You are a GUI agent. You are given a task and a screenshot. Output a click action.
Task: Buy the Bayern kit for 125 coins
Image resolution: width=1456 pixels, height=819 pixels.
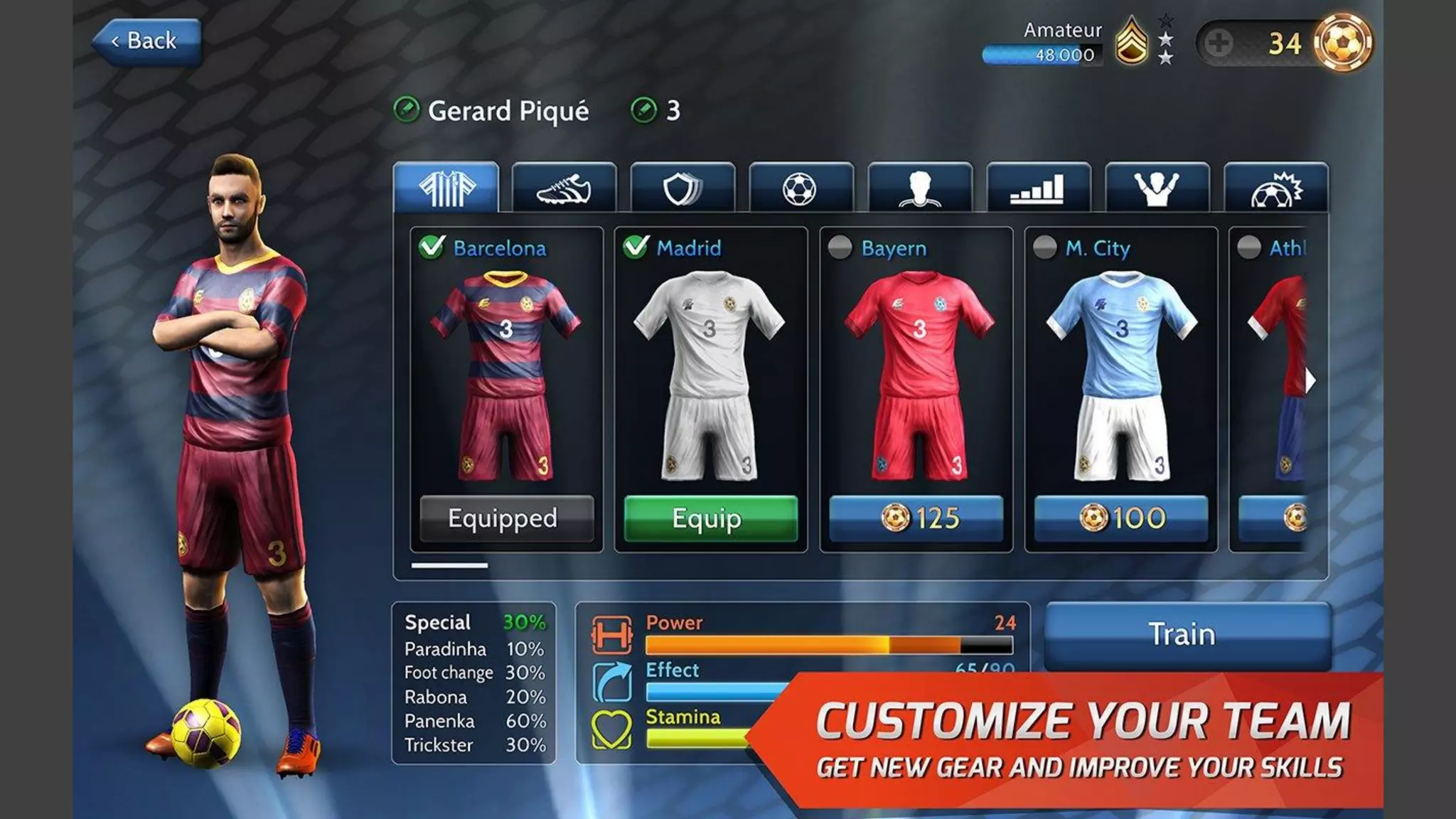click(x=916, y=518)
